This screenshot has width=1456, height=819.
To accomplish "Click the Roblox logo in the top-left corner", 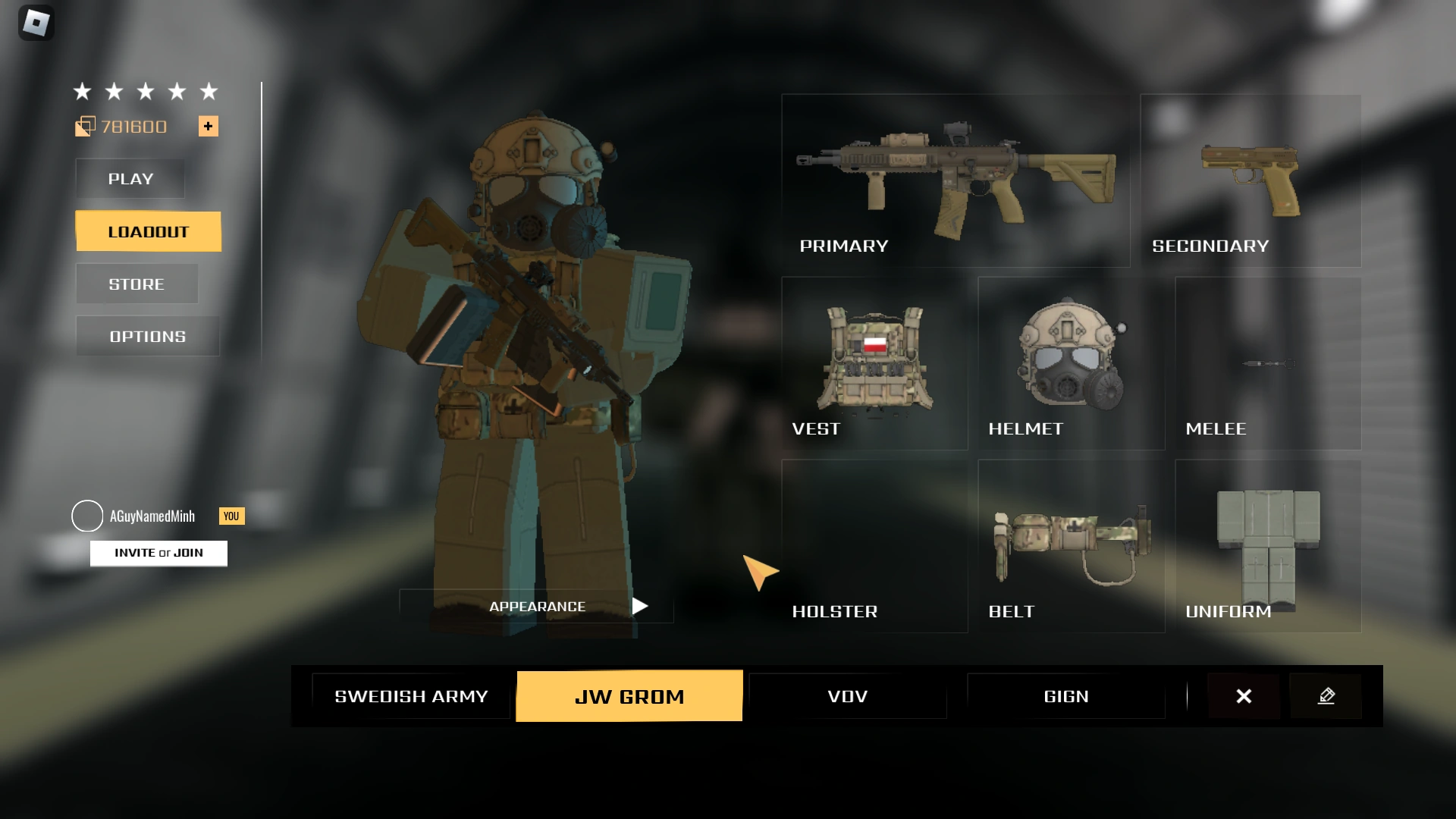I will pos(36,24).
